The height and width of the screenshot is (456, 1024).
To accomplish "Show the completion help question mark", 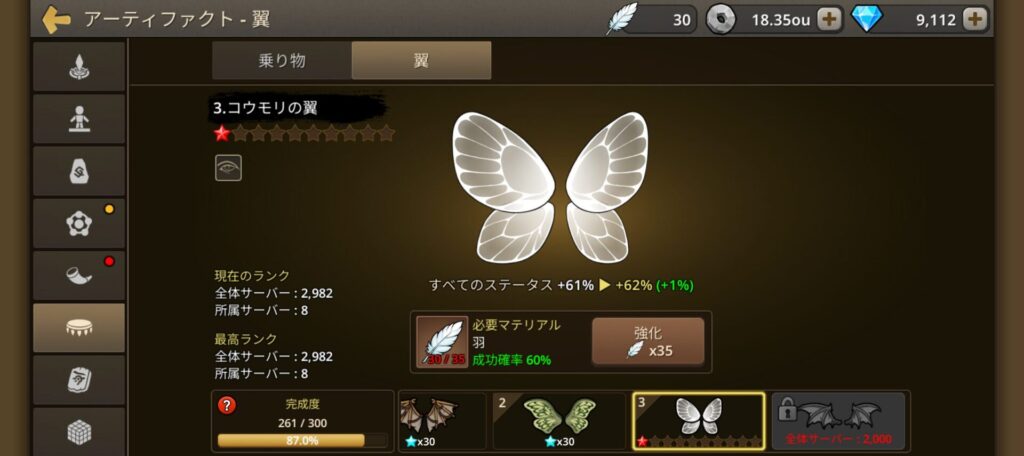I will point(227,405).
